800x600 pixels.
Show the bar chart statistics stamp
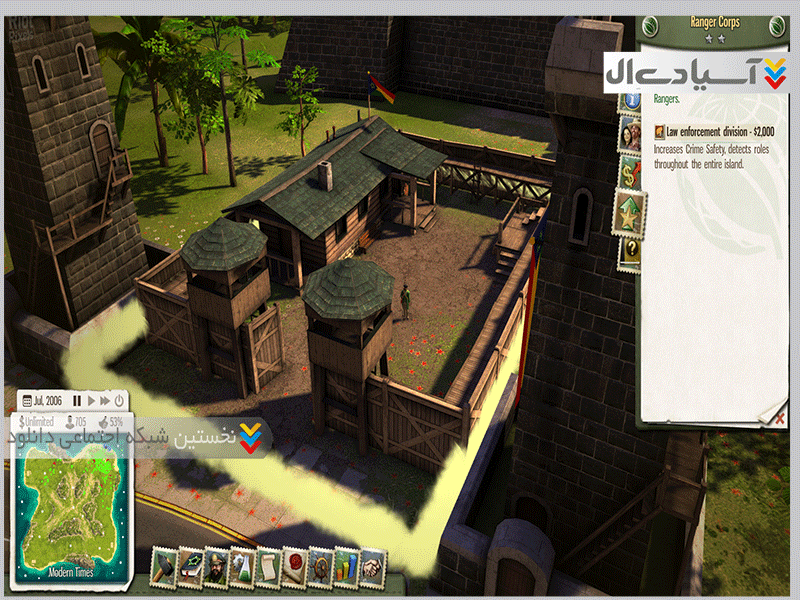point(346,567)
